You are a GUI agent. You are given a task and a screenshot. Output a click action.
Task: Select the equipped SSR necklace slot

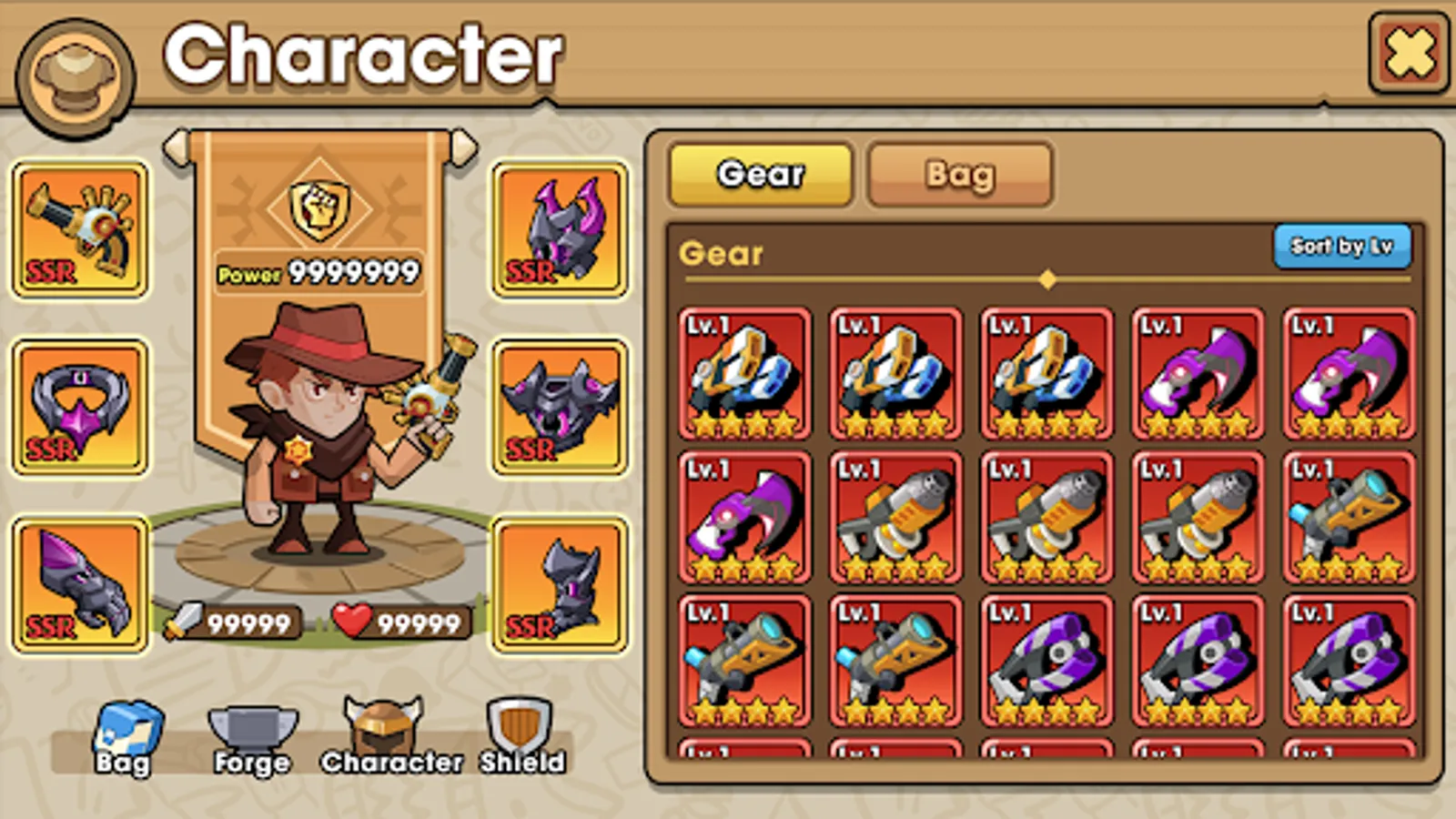coord(80,409)
